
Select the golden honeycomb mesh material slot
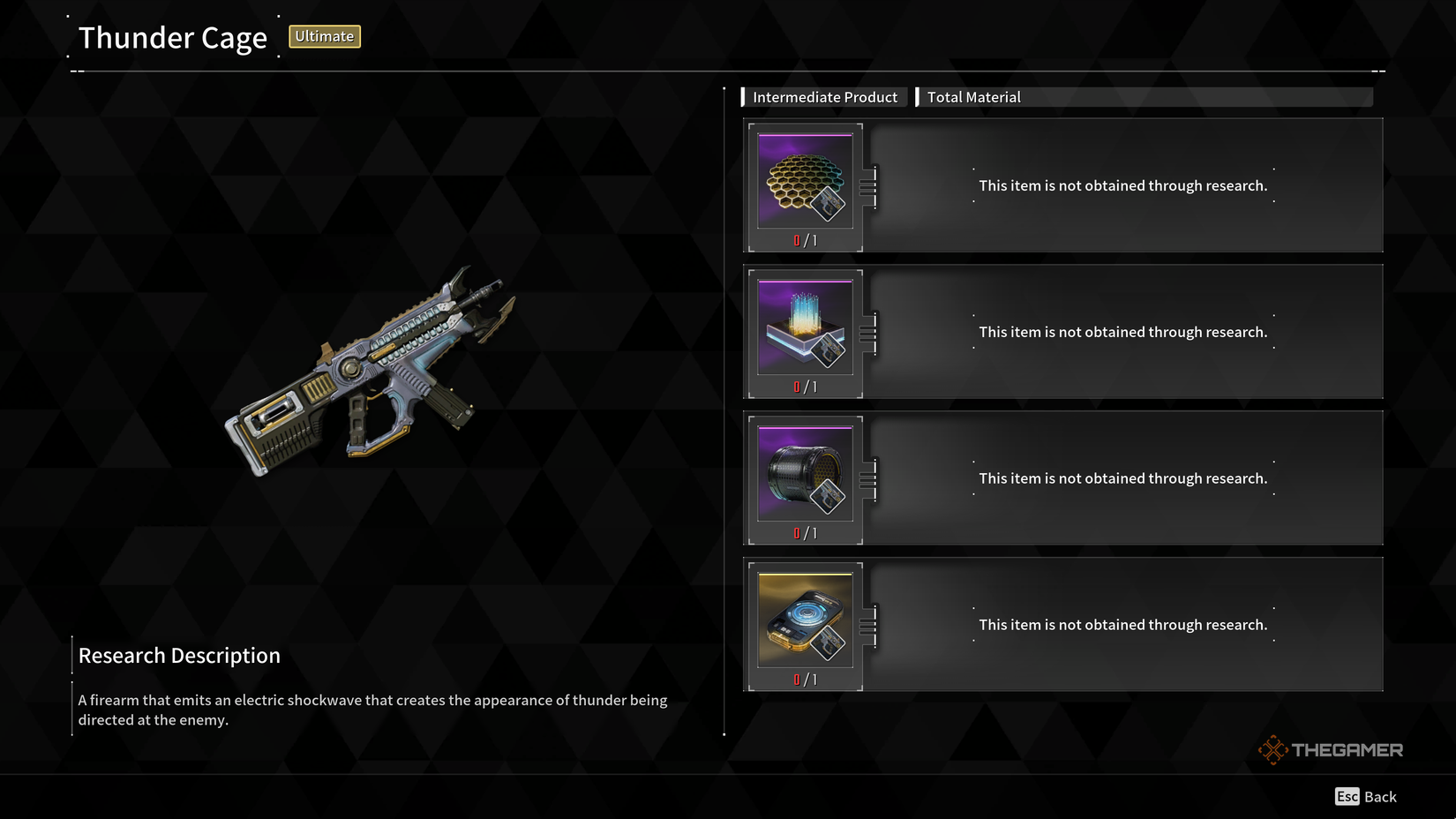pyautogui.click(x=805, y=182)
